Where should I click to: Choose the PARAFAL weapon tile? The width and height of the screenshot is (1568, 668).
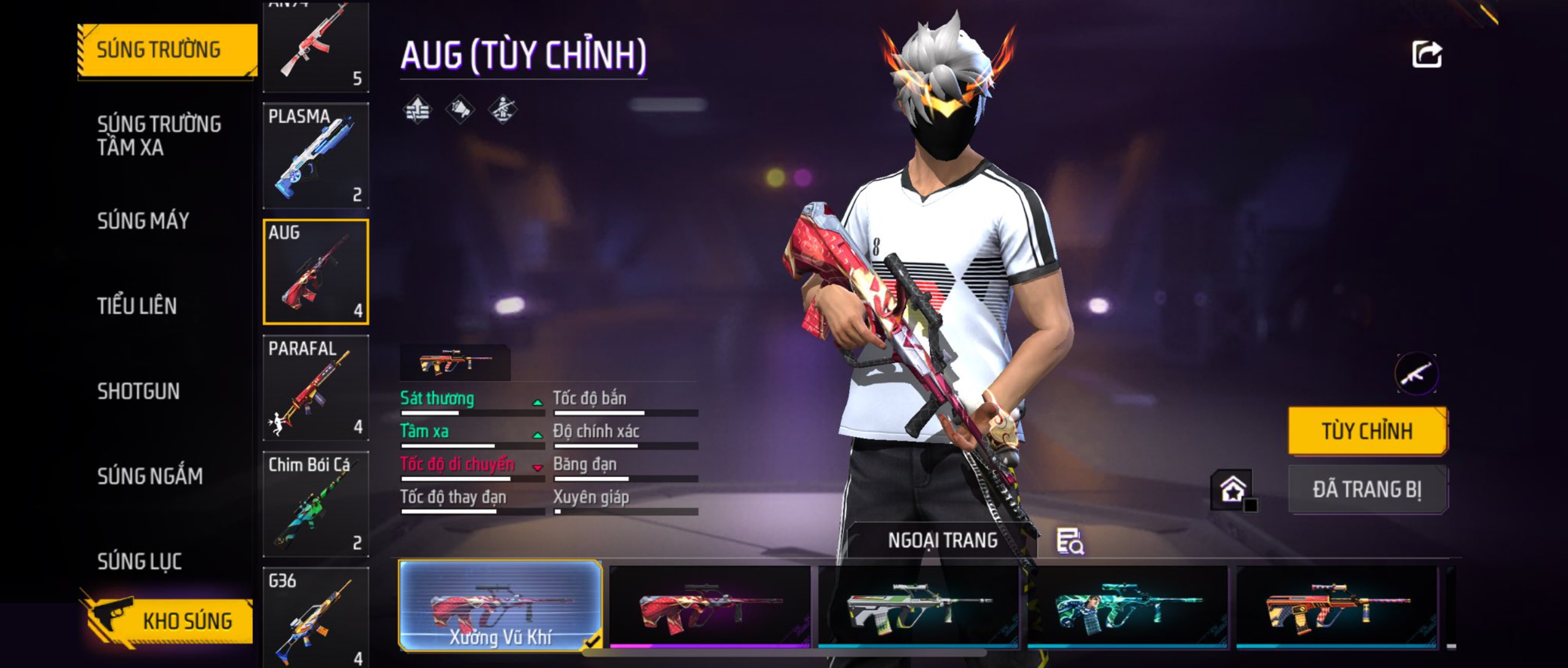[316, 388]
